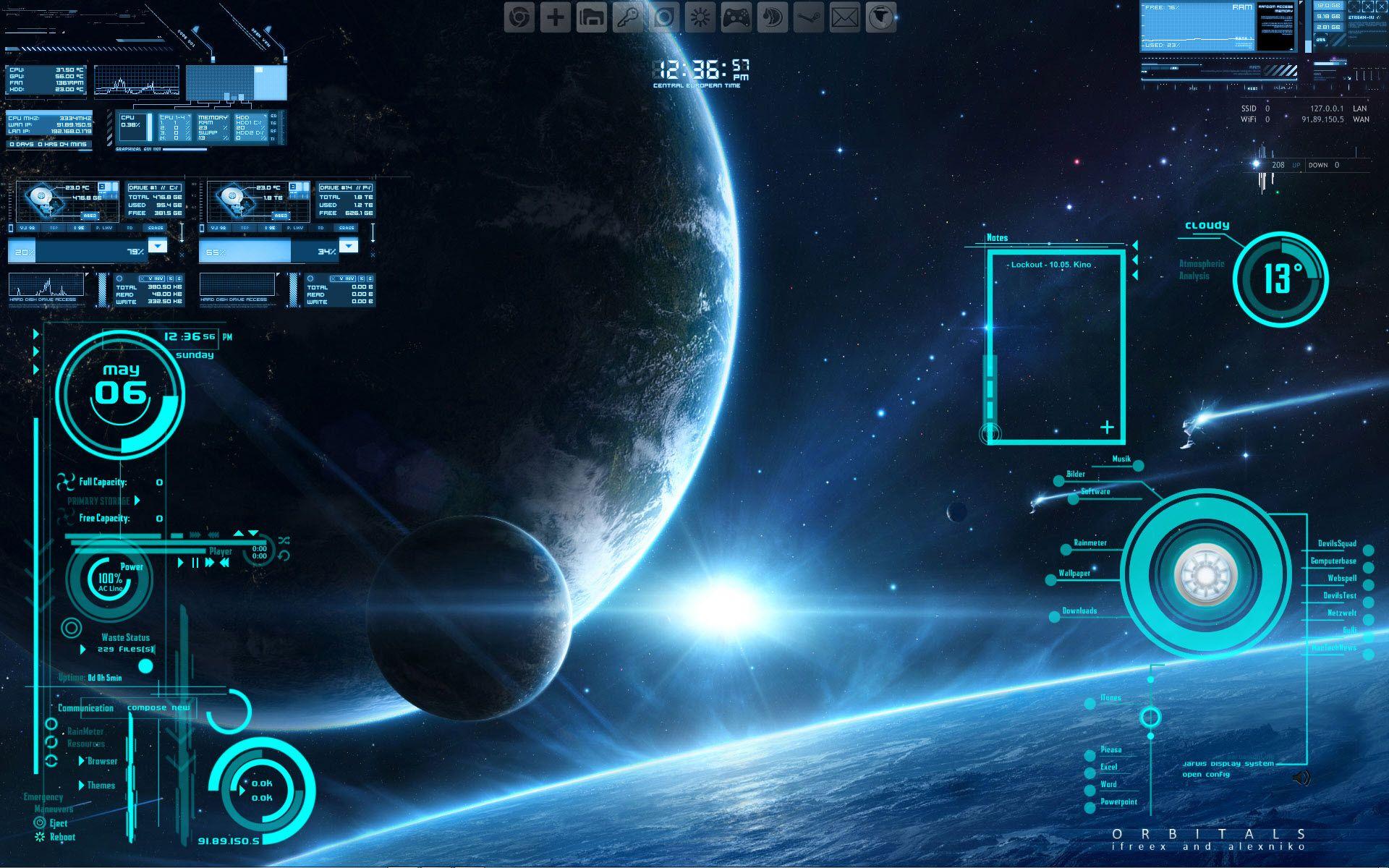
Task: Open the dropdown arrow beside the 79% bar
Action: pyautogui.click(x=159, y=247)
